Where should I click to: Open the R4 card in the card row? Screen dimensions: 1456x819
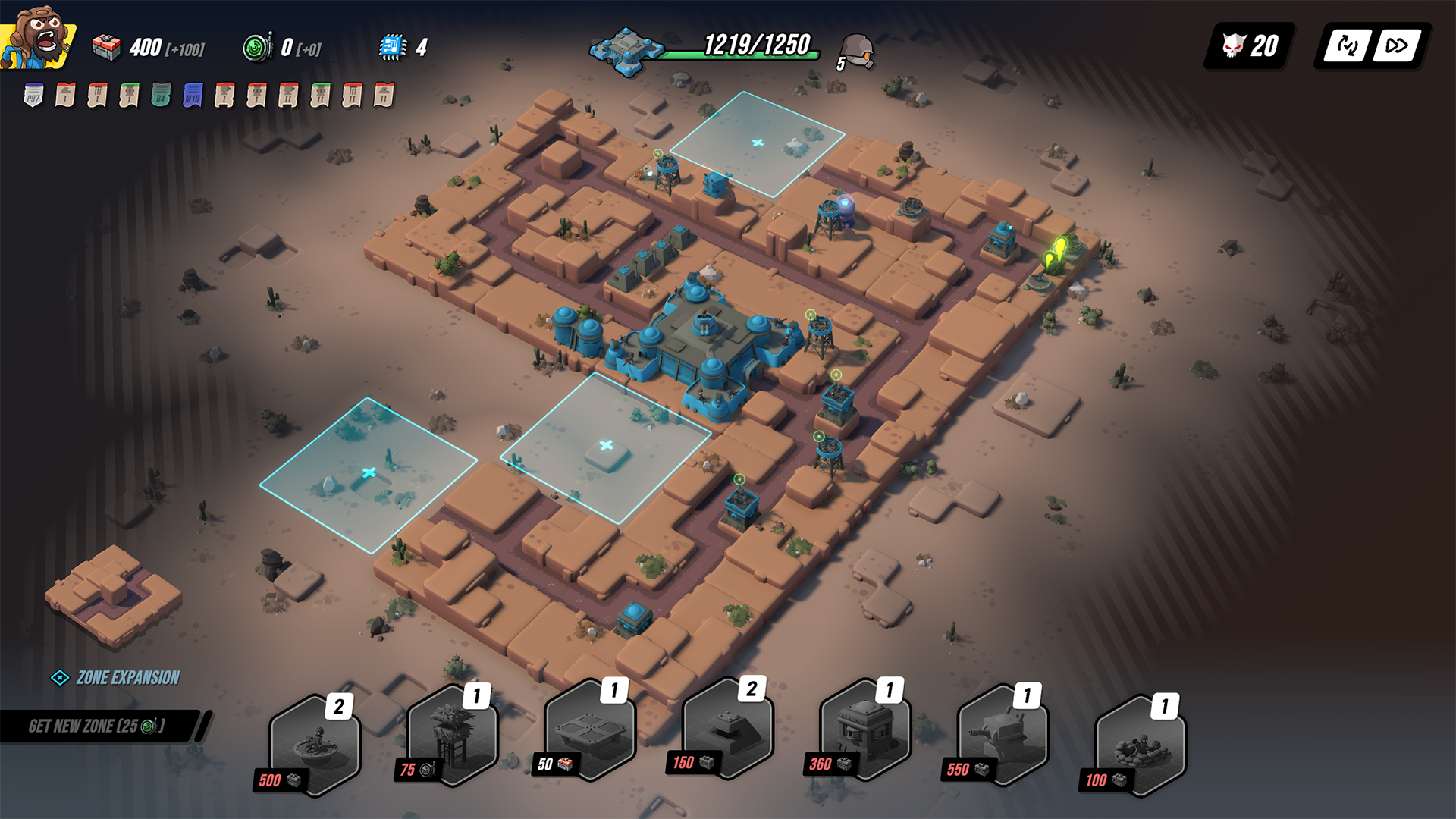pos(159,96)
